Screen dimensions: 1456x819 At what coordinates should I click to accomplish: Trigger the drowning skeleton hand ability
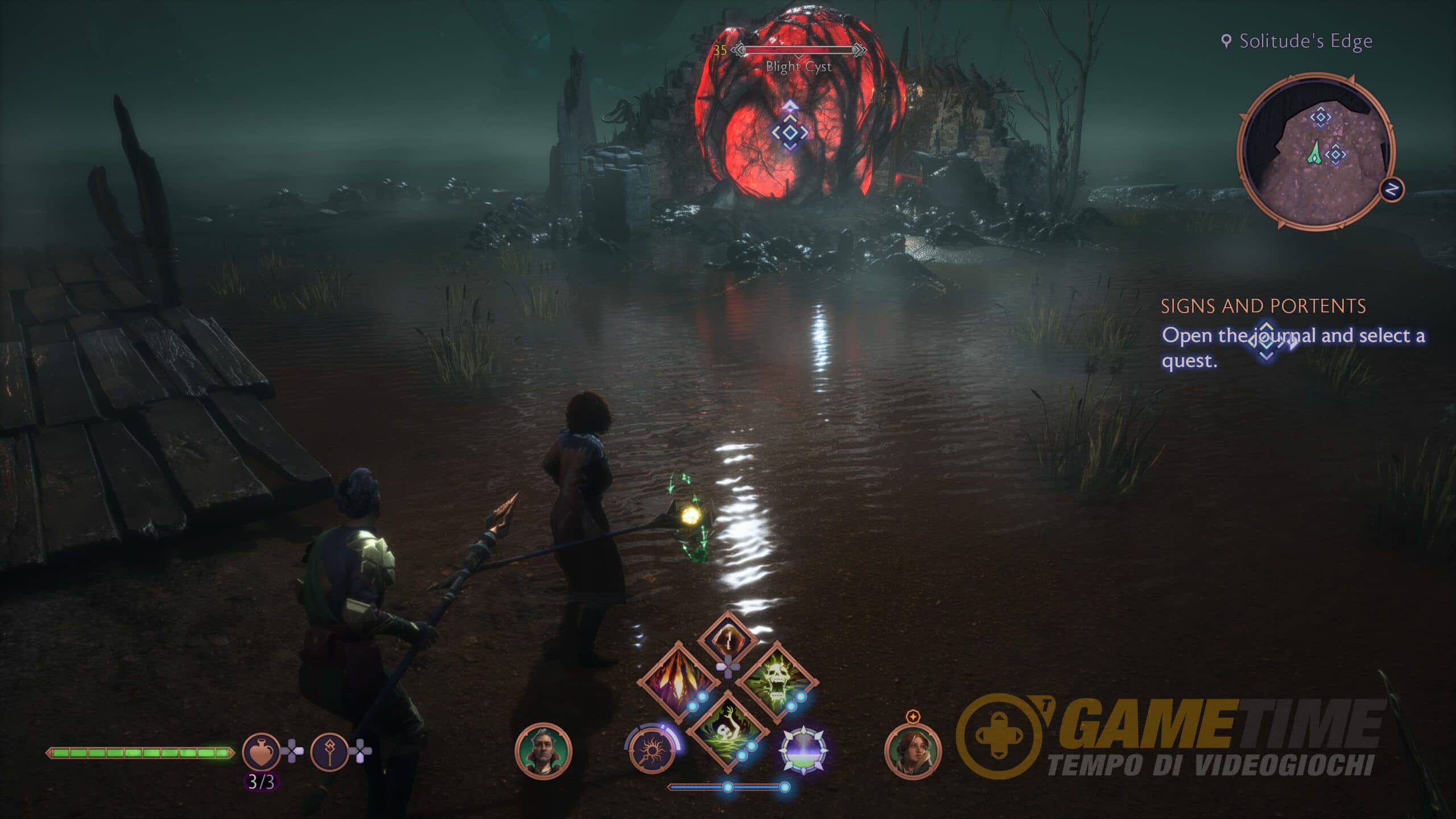point(727,731)
